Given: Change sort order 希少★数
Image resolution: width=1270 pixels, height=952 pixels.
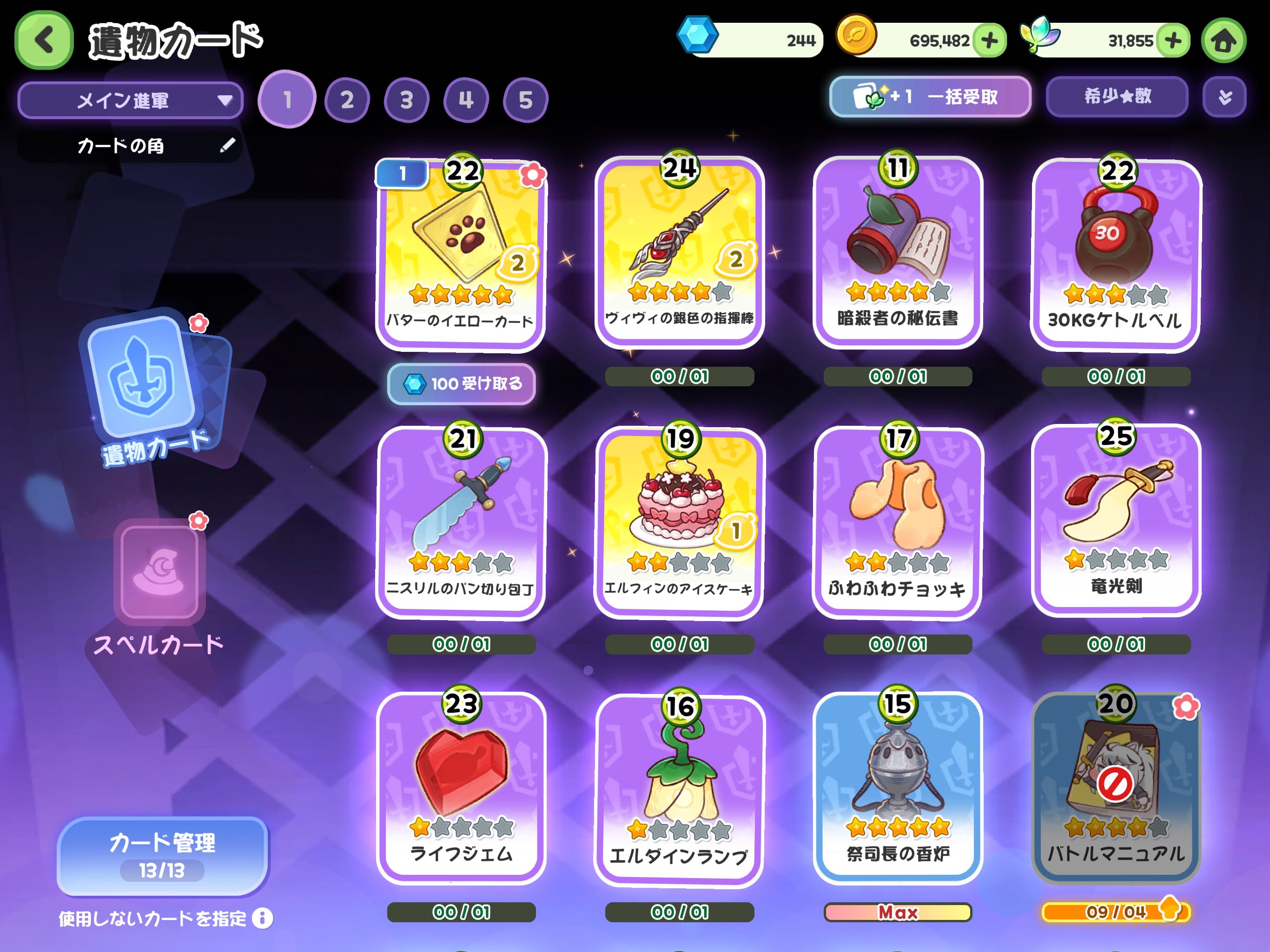Looking at the screenshot, I should point(1117,97).
